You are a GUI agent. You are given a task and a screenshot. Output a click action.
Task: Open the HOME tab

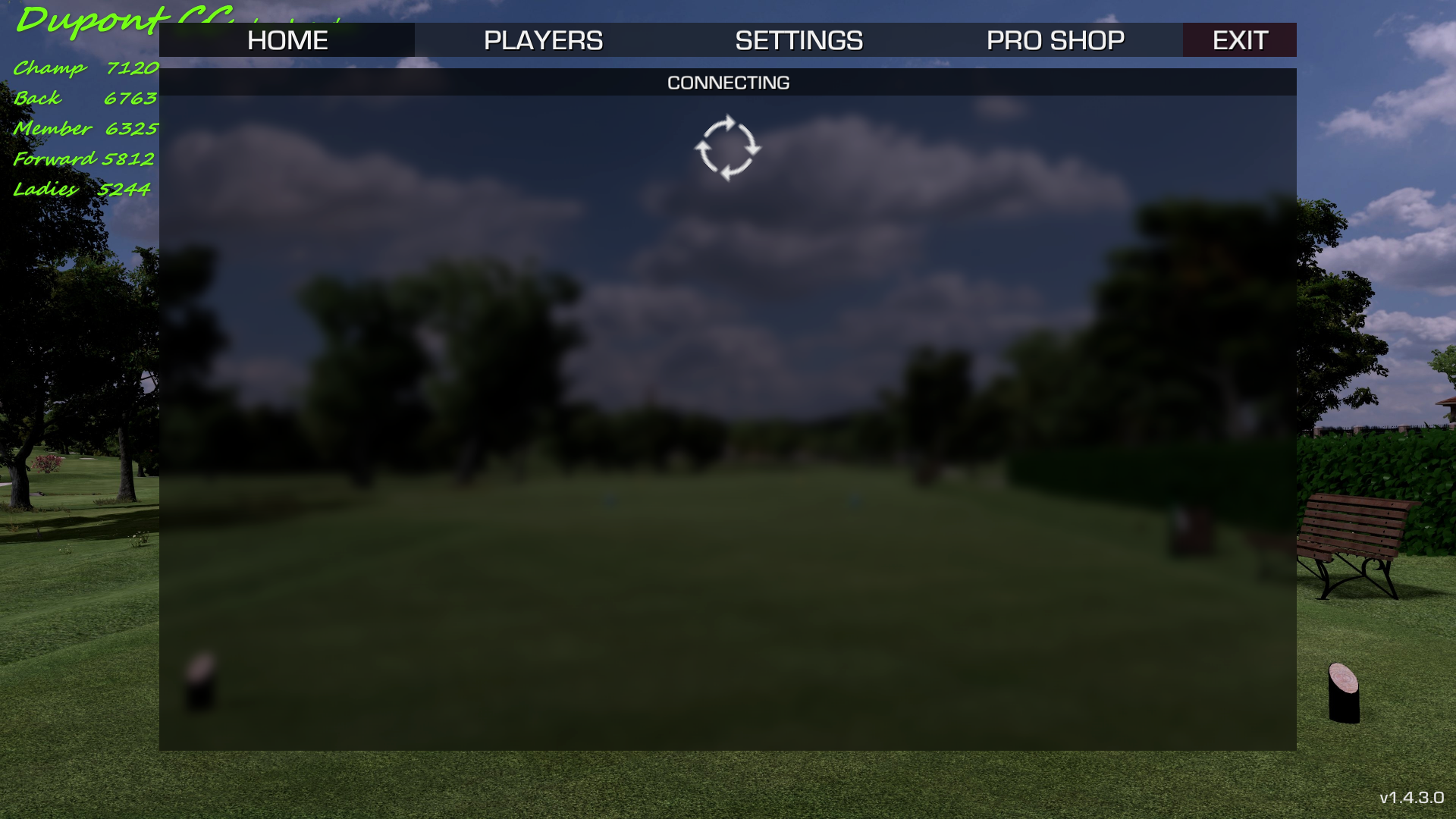(287, 40)
